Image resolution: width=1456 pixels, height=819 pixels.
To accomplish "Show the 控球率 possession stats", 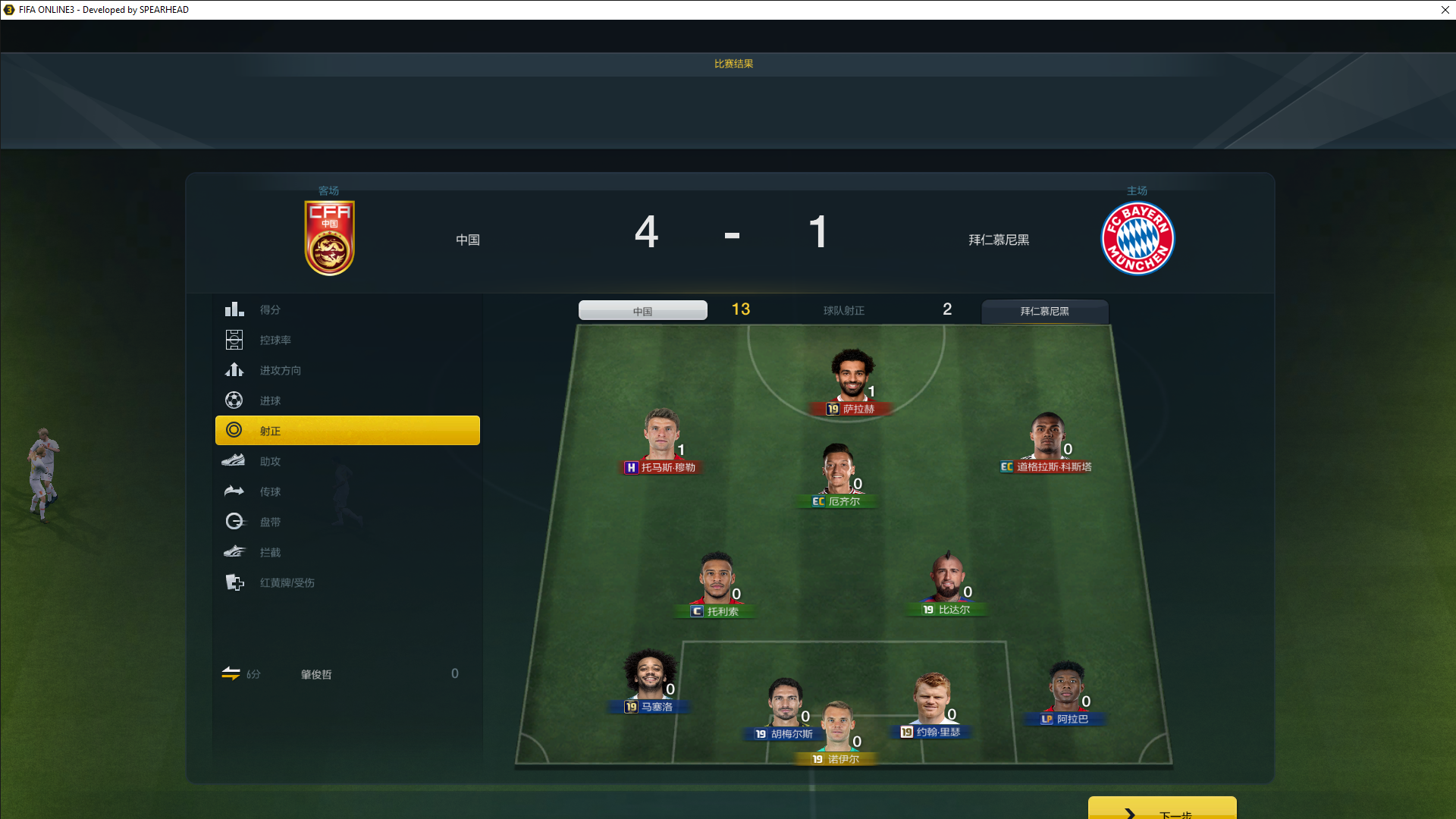I will pyautogui.click(x=275, y=340).
